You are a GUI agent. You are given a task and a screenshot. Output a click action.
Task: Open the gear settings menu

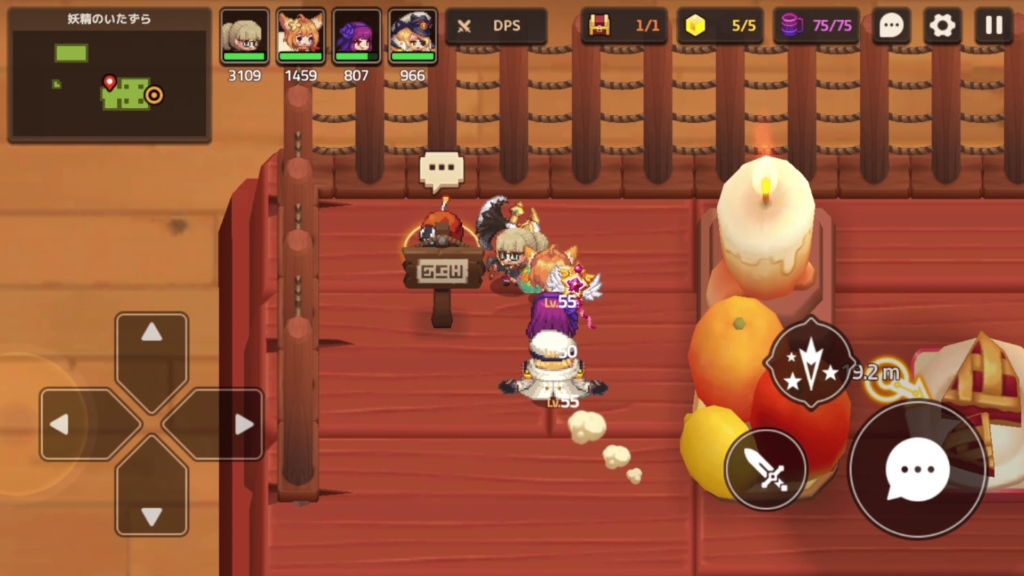pos(942,26)
